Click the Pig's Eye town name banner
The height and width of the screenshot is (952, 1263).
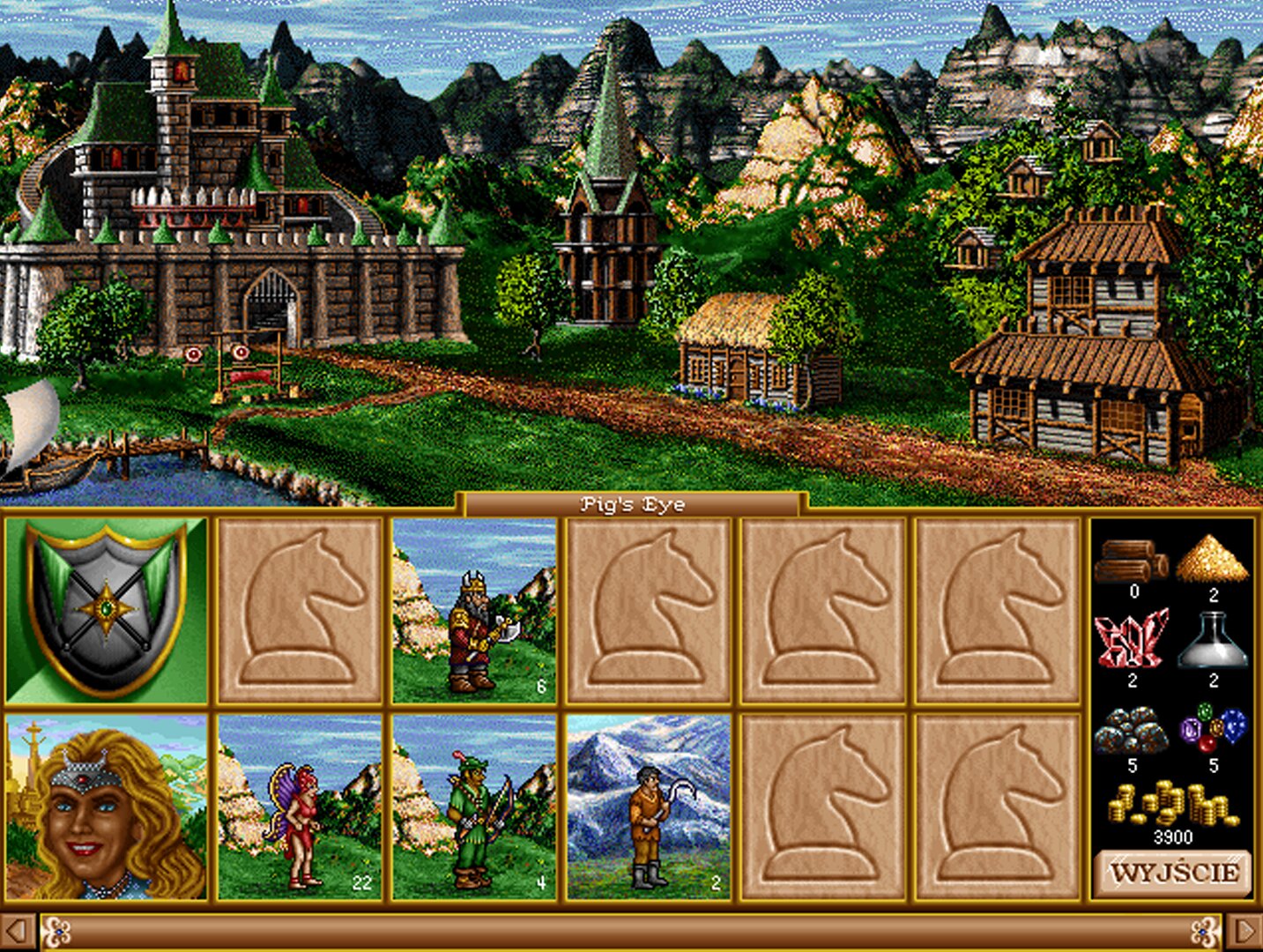[x=631, y=504]
